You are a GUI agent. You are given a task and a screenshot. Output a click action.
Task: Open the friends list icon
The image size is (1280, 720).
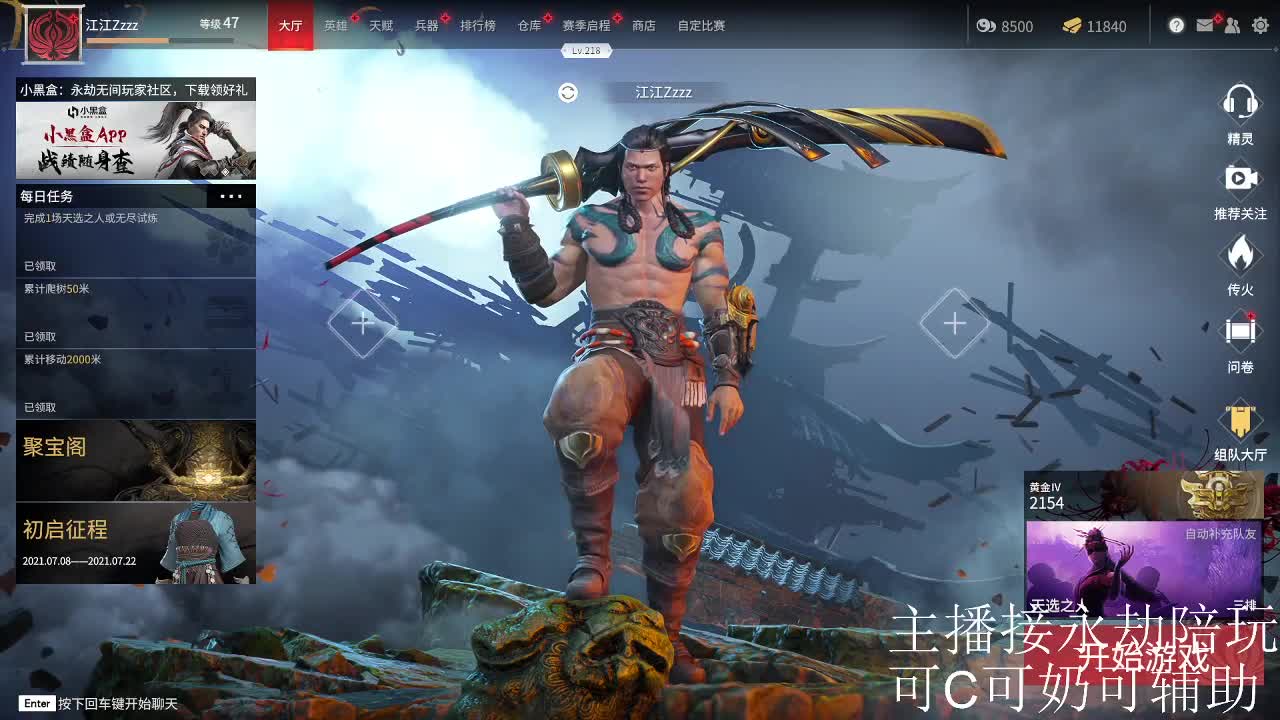tap(1232, 25)
